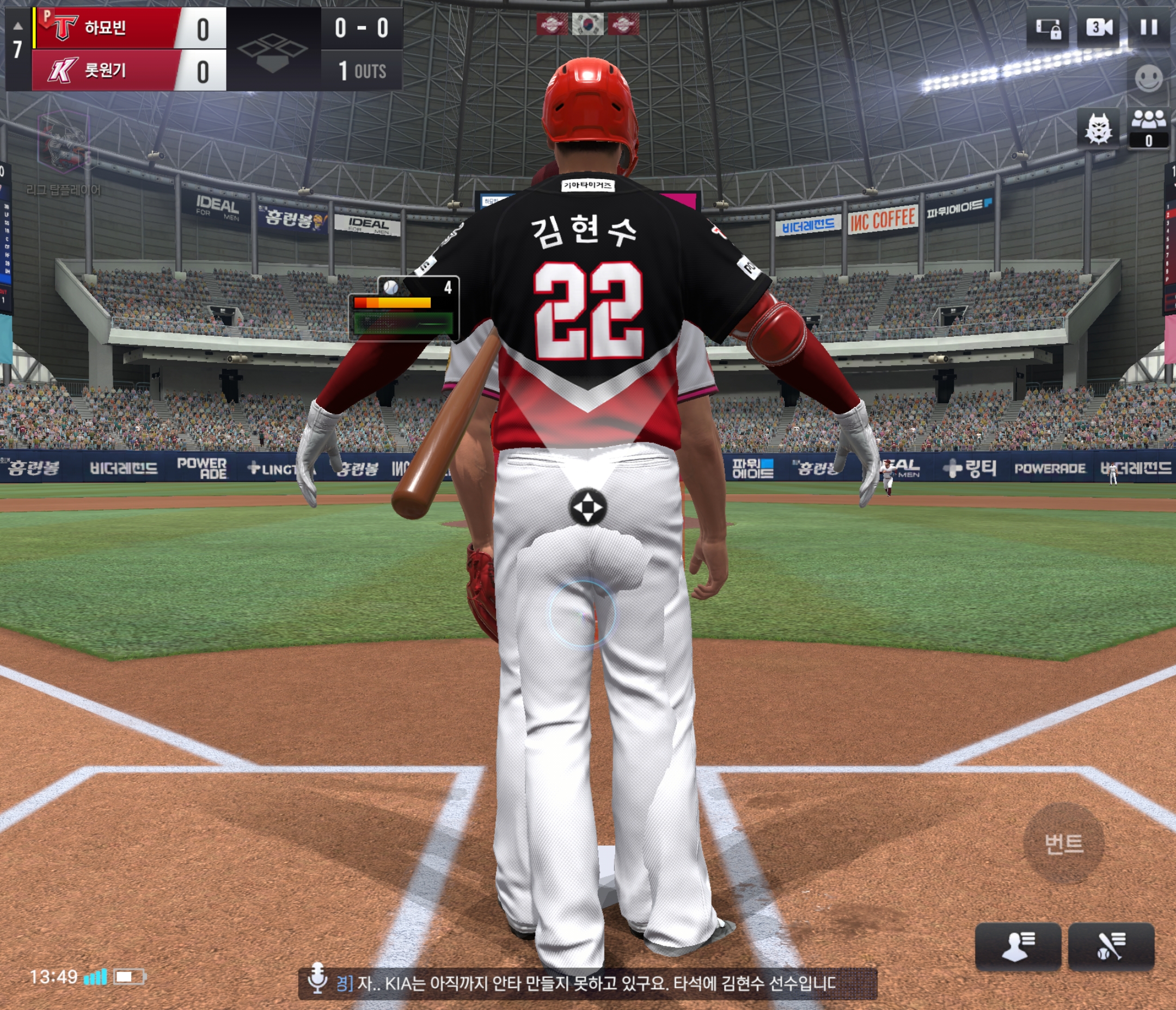This screenshot has height=1010, width=1176.
Task: Toggle the 3x speed camera button
Action: [1099, 28]
